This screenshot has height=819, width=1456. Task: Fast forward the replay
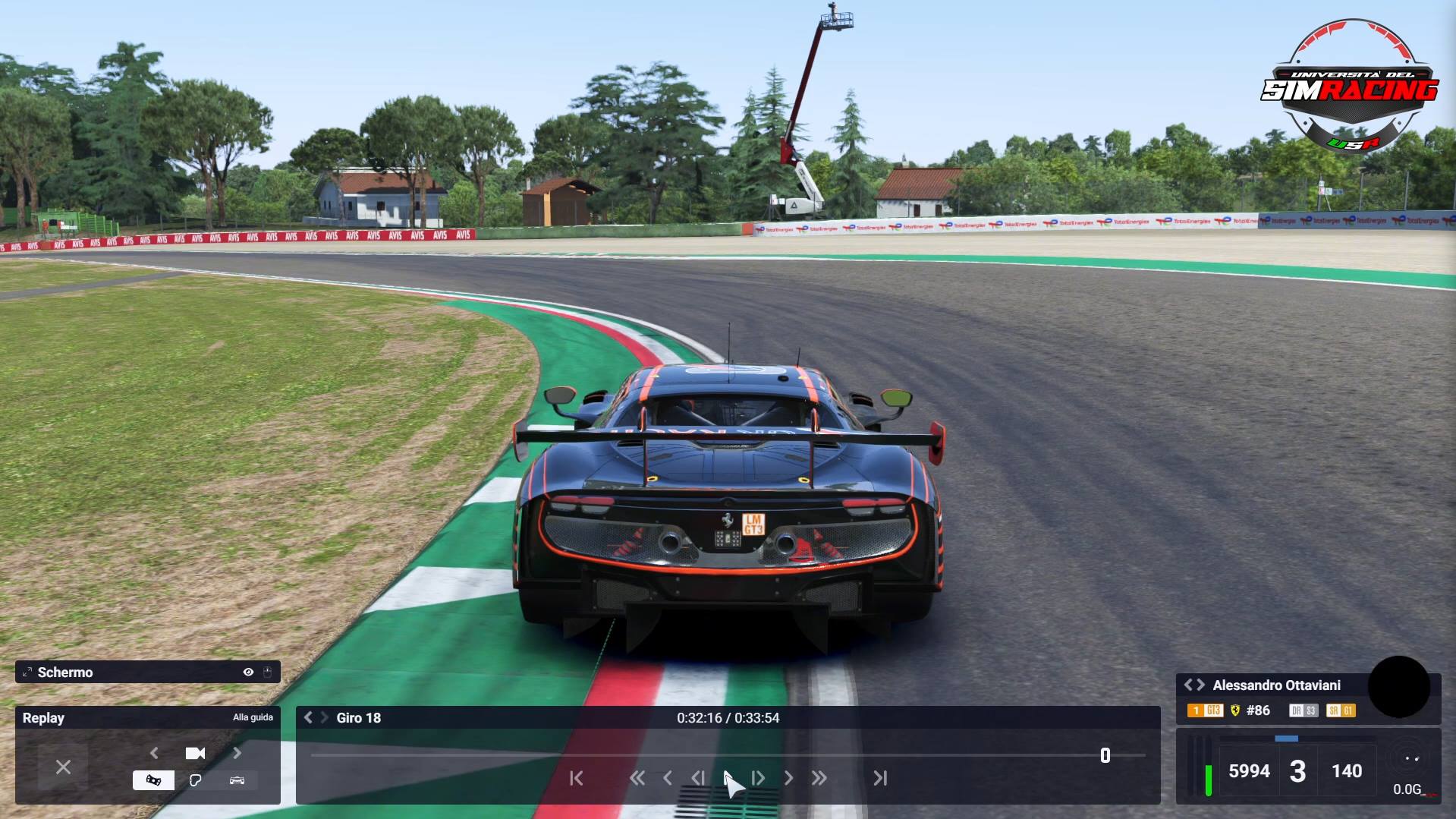pyautogui.click(x=819, y=778)
